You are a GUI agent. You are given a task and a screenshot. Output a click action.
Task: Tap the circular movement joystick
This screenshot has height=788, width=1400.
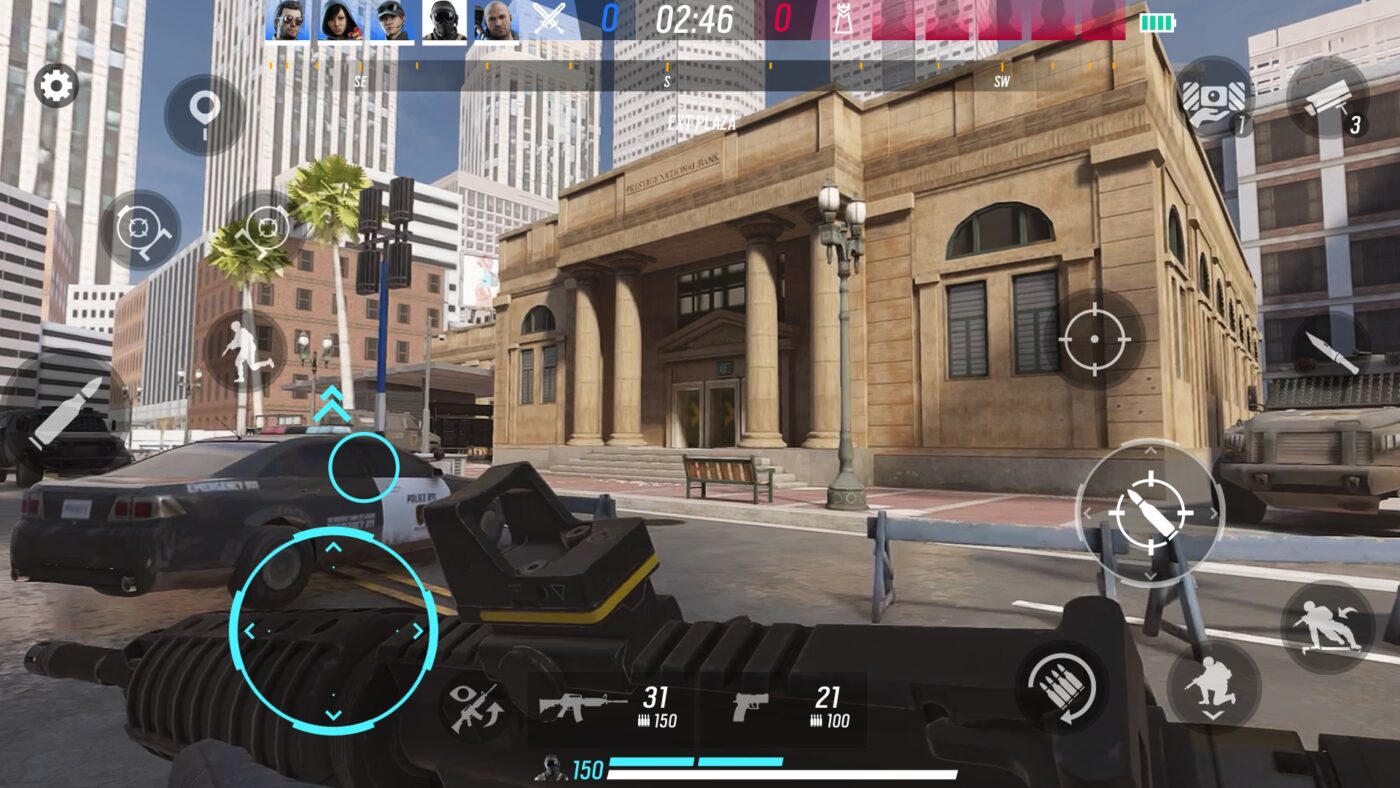click(x=330, y=628)
